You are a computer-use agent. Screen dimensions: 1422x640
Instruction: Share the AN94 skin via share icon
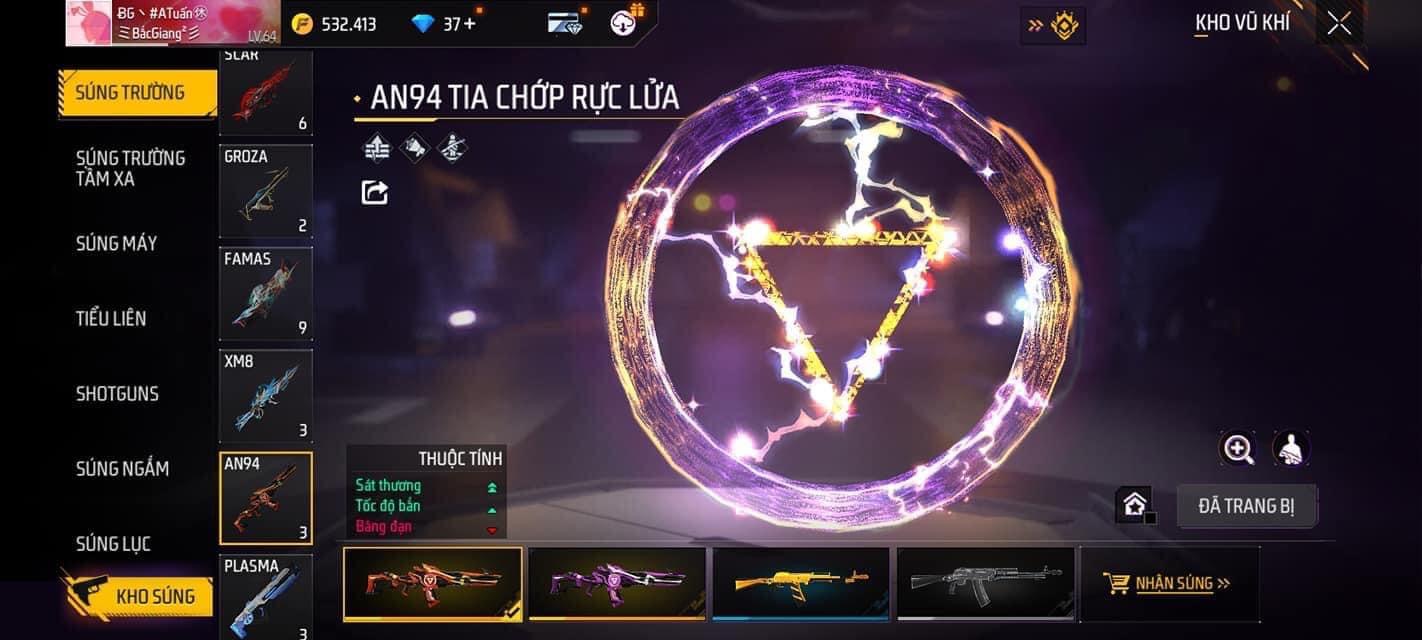click(x=375, y=192)
